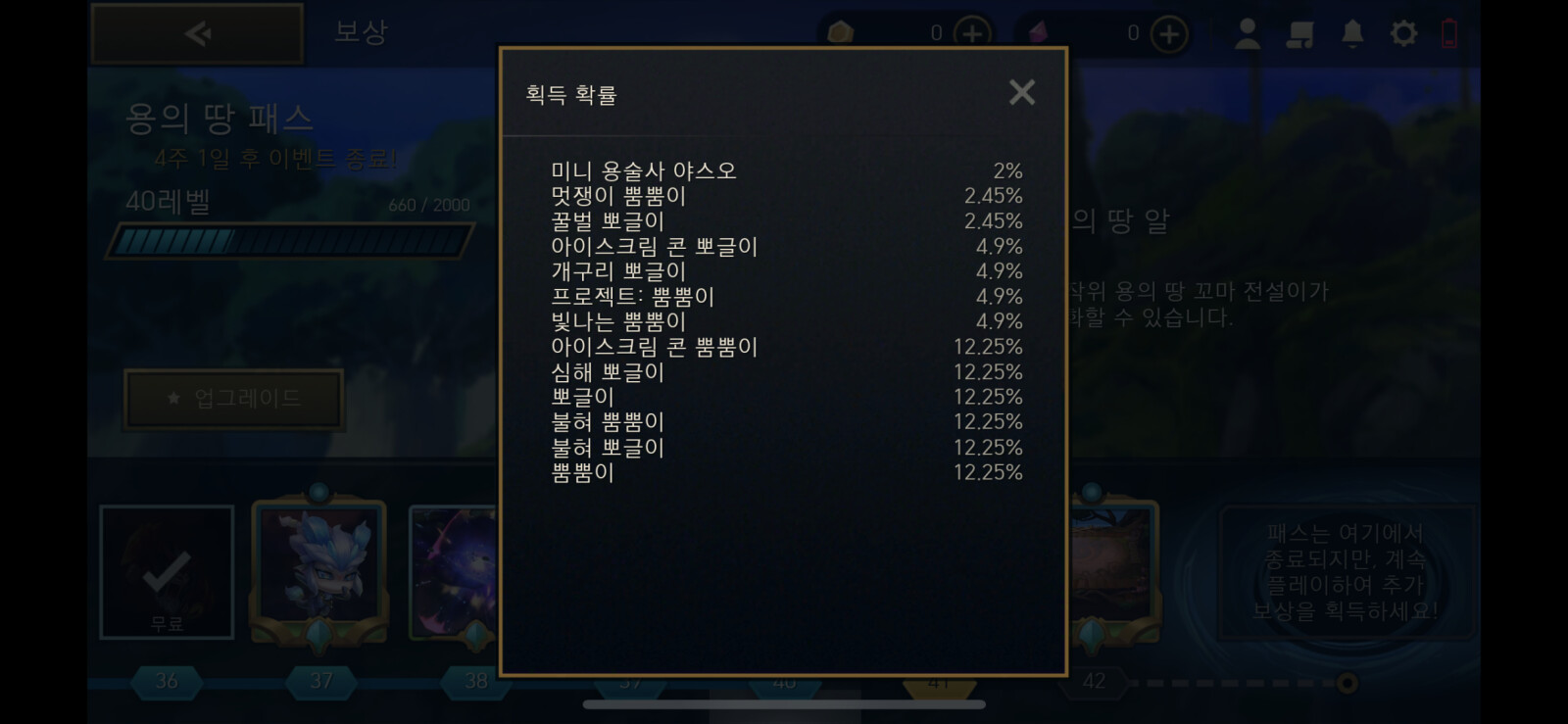Open the settings gear icon
The height and width of the screenshot is (724, 1568).
[1405, 34]
